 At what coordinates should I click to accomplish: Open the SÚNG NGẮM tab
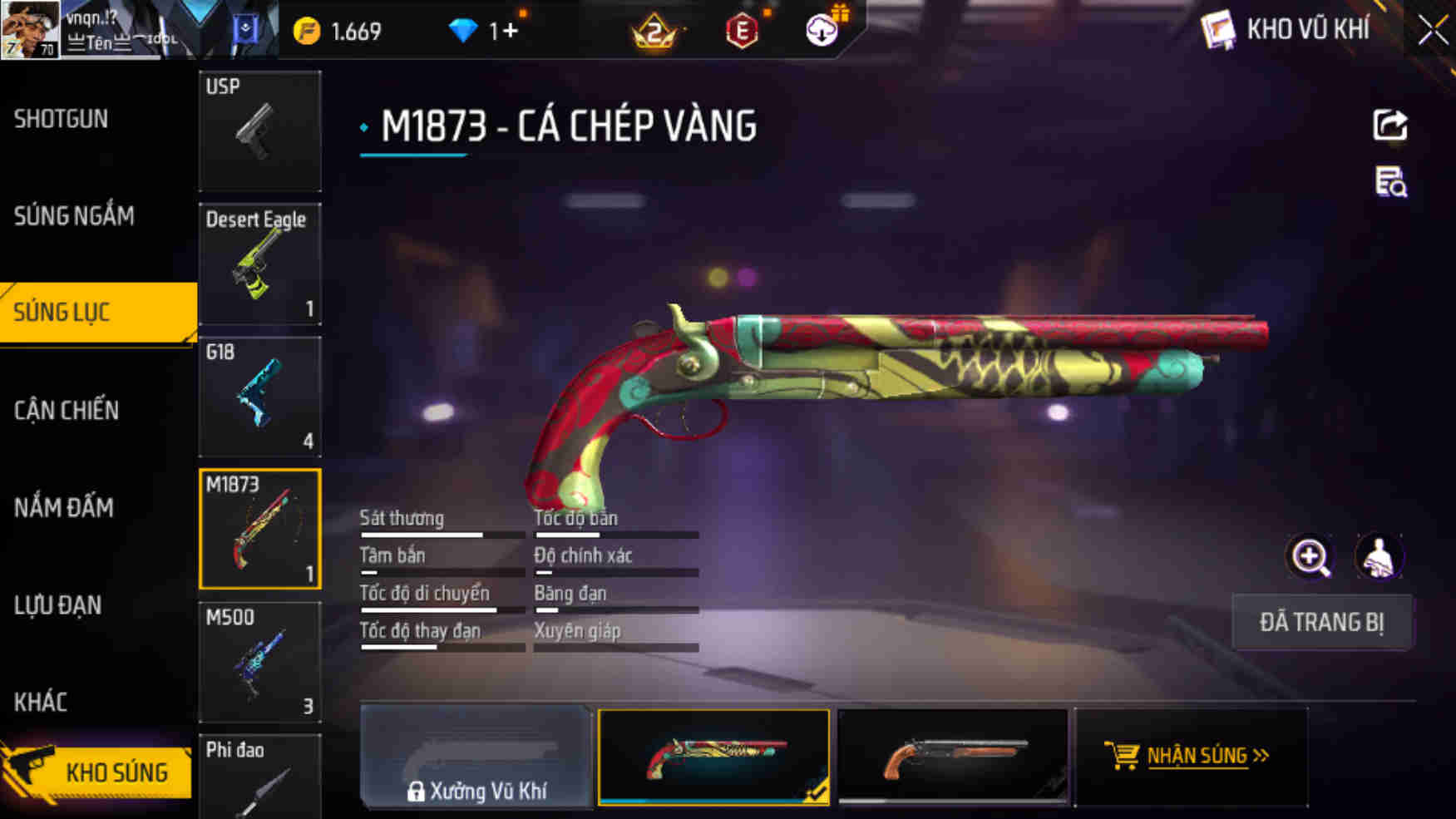73,215
